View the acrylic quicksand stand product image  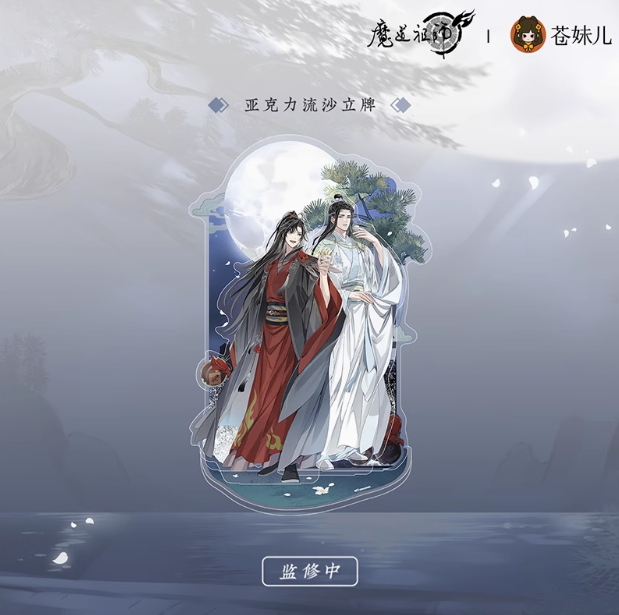(312, 322)
